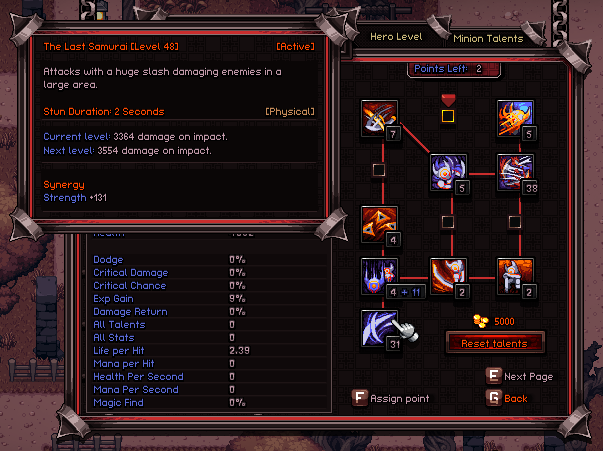Pick the red slash warrior talent

(x=448, y=275)
